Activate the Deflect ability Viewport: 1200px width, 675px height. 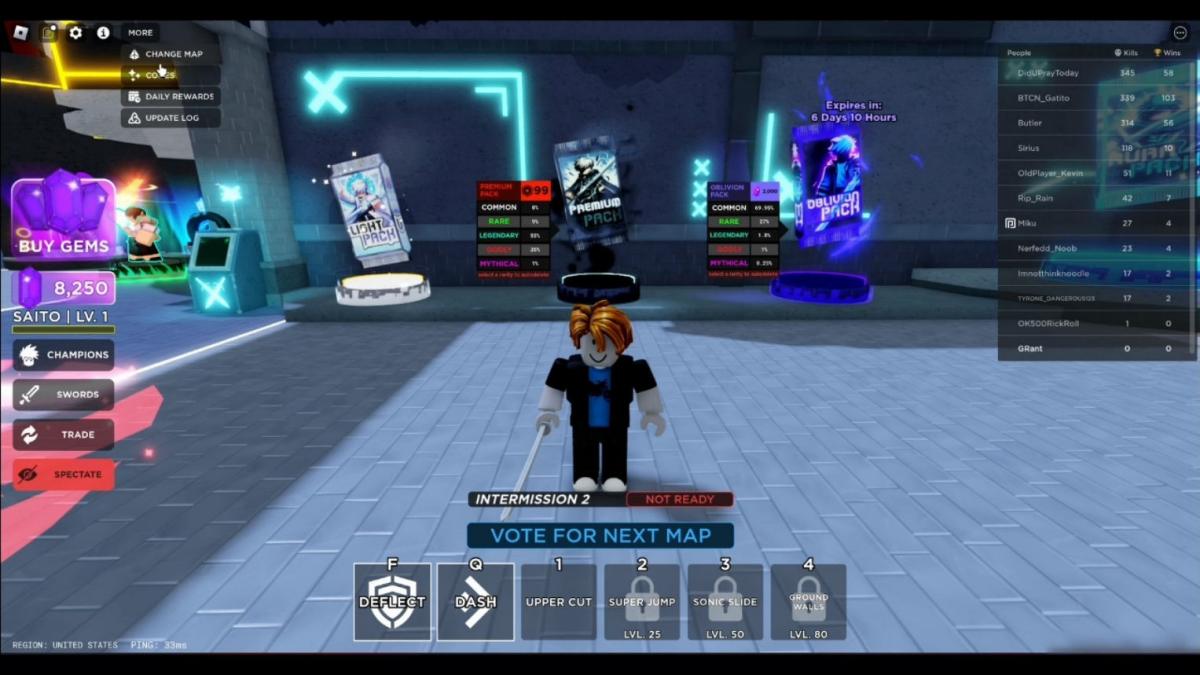click(392, 601)
